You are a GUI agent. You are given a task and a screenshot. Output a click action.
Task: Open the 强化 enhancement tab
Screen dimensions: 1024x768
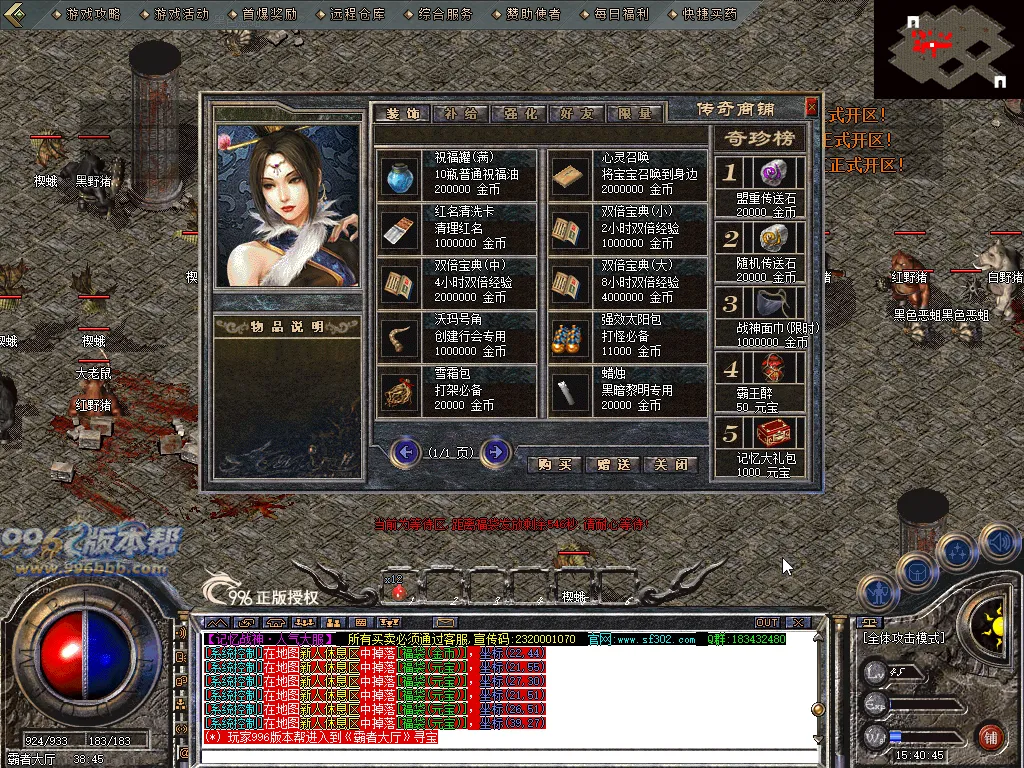tap(519, 114)
